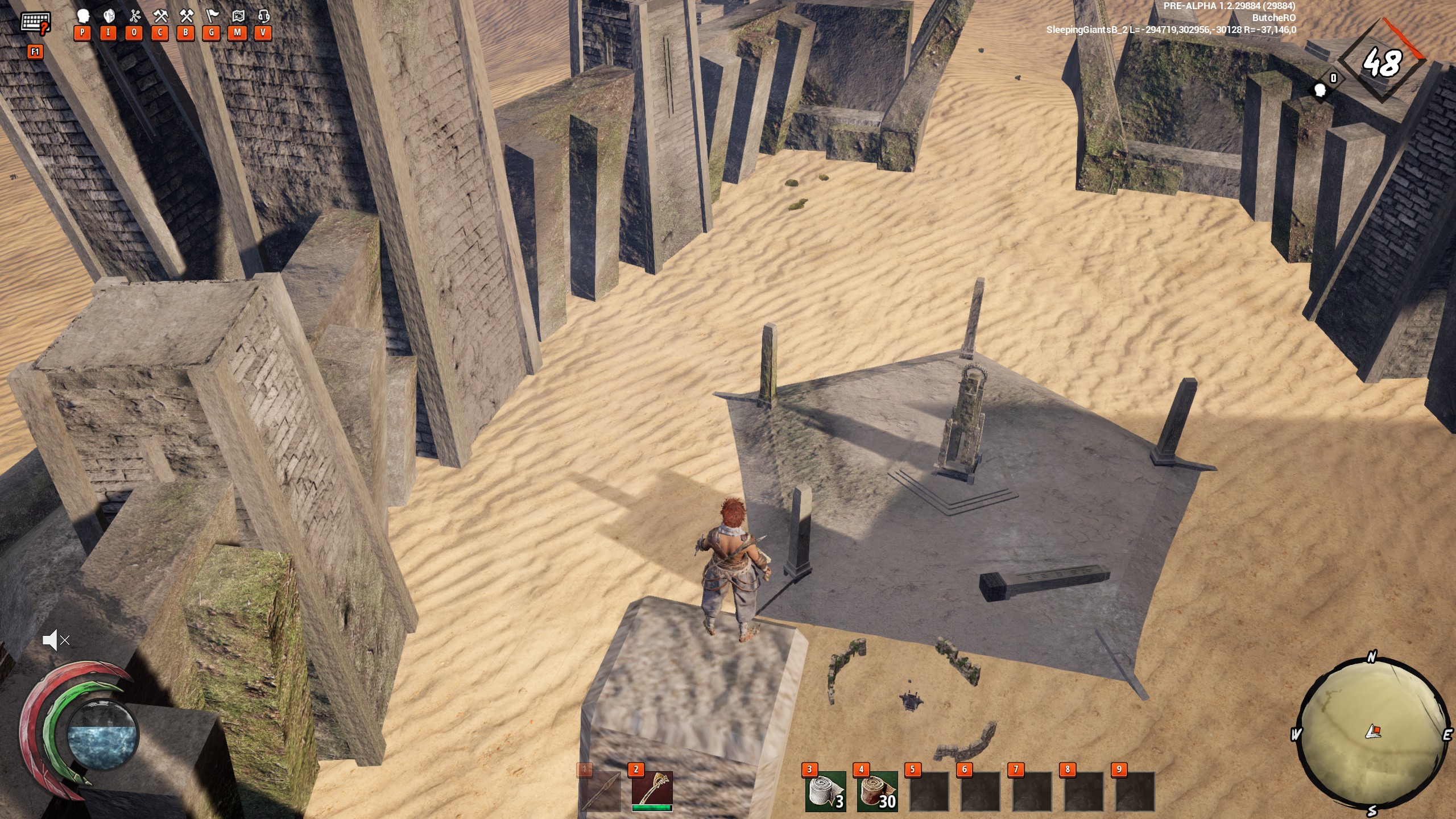The height and width of the screenshot is (819, 1456).
Task: Equip the axe in hotbar slot 2
Action: [652, 791]
